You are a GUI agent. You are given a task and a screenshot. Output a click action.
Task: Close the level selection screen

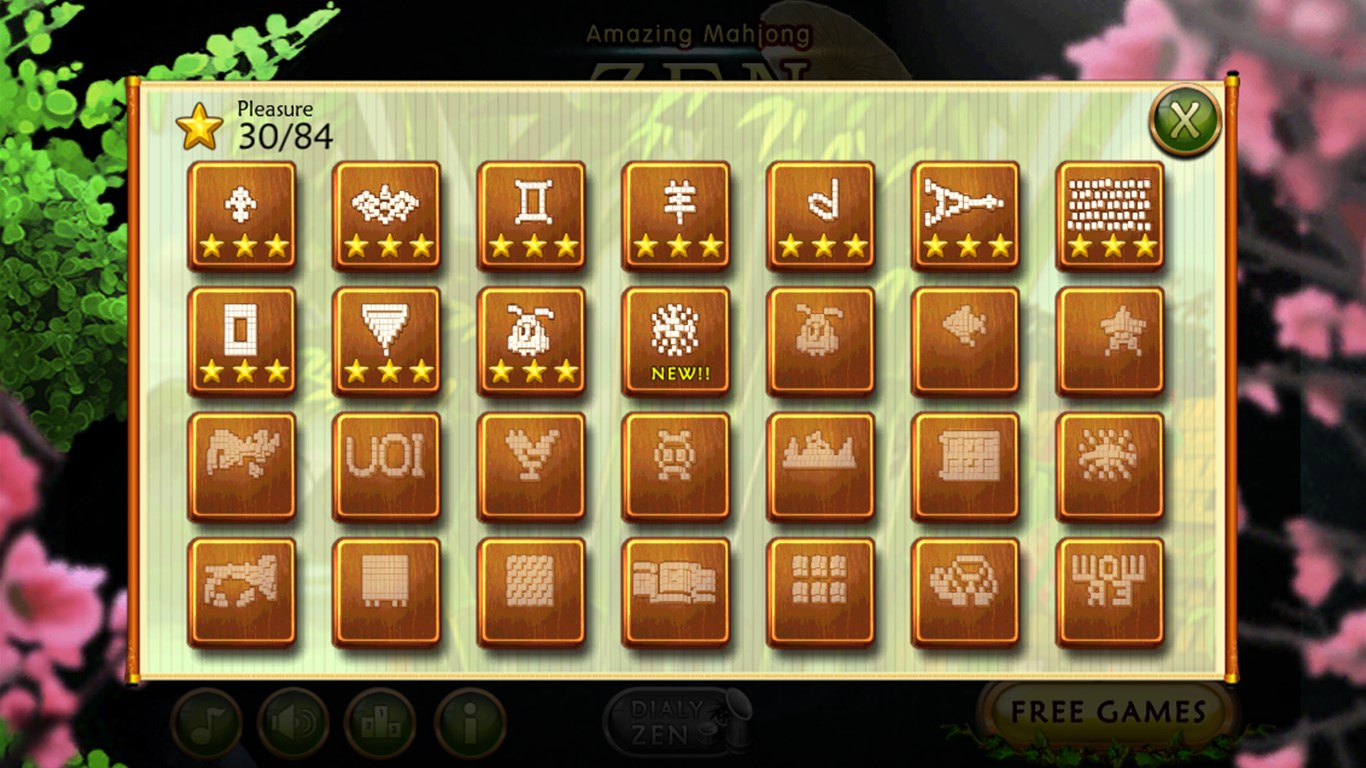[1185, 119]
